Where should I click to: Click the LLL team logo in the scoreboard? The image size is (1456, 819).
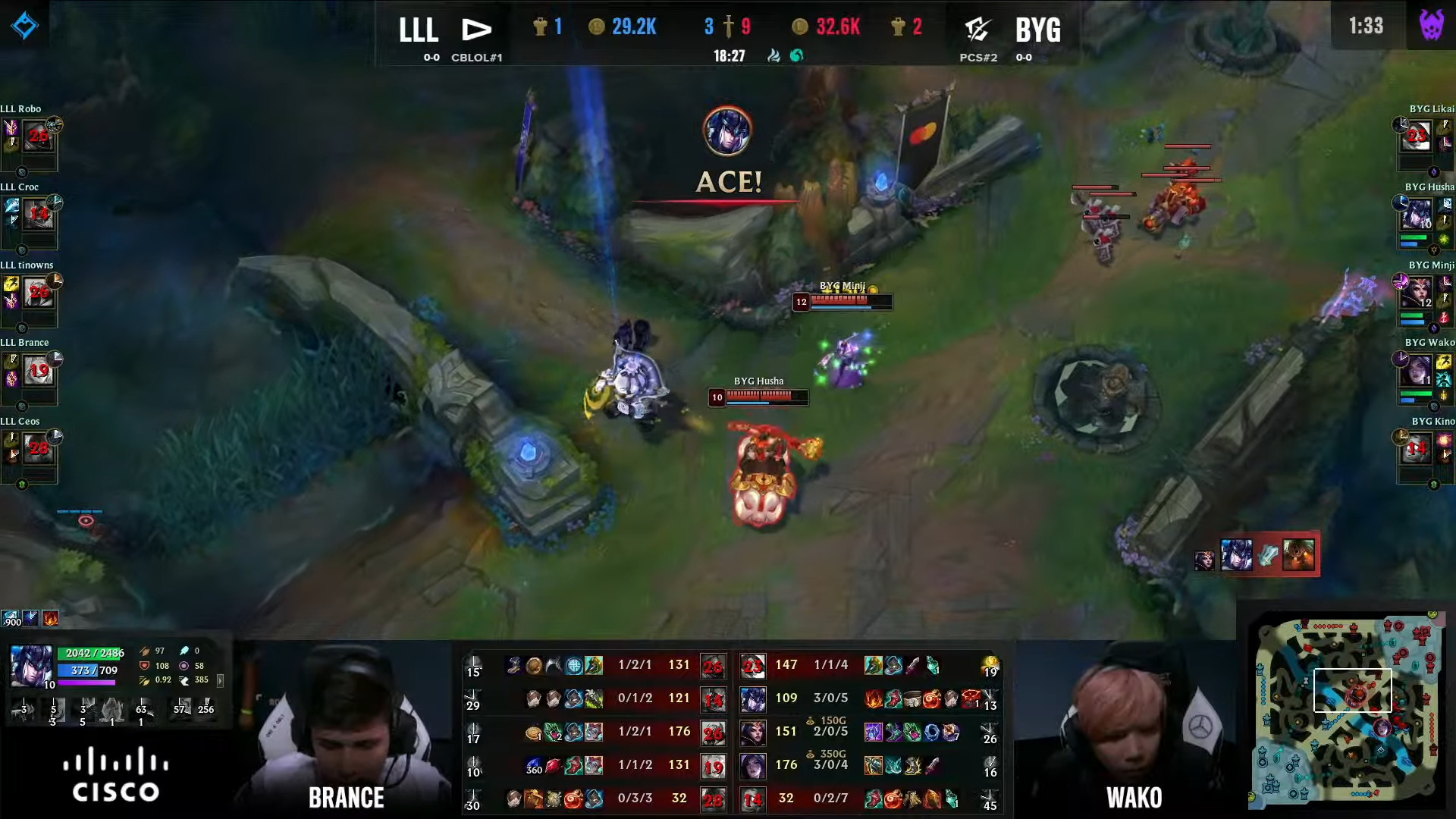pos(475,29)
